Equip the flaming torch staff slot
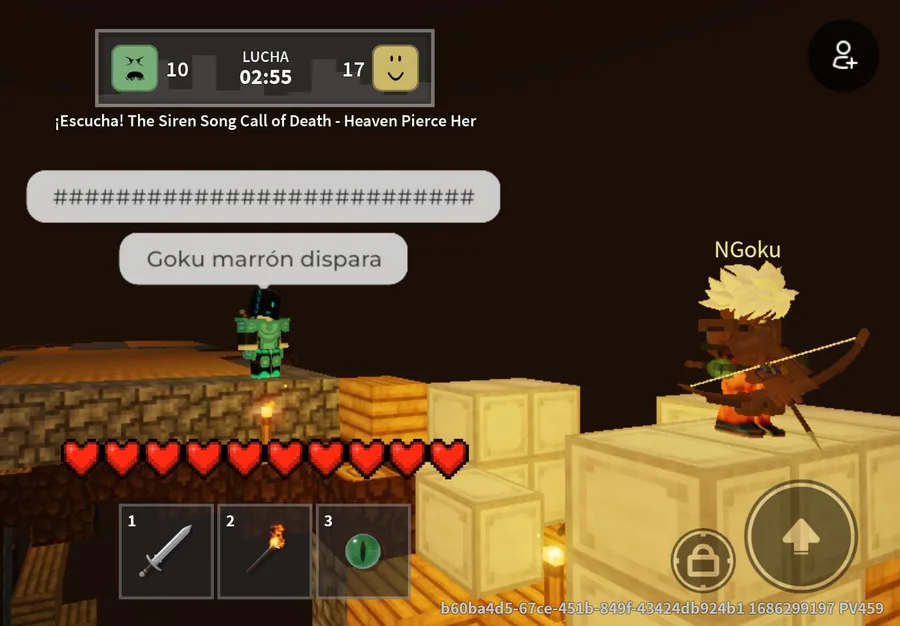This screenshot has width=900, height=626. (x=265, y=551)
